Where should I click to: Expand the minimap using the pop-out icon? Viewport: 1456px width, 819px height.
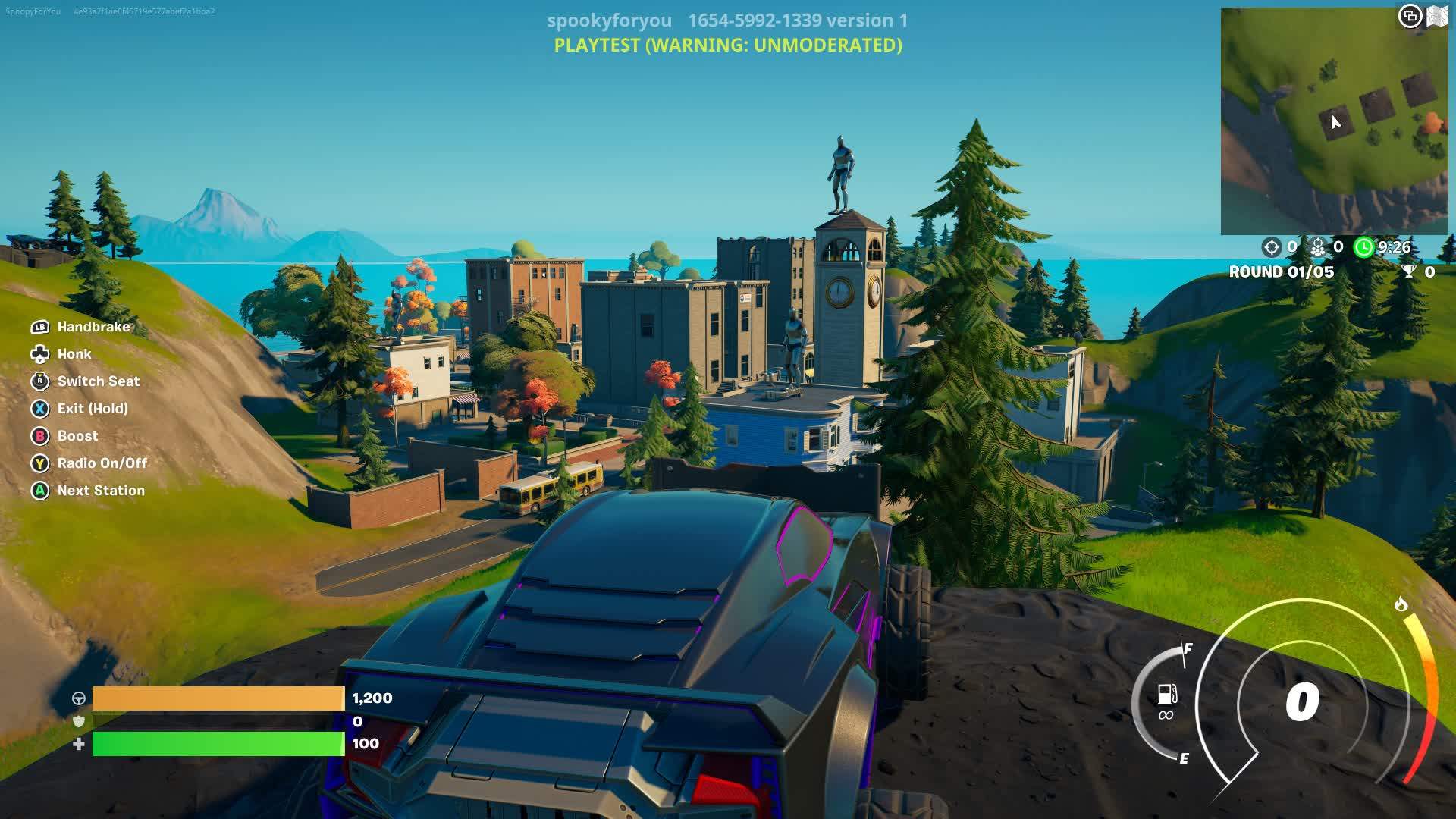(x=1410, y=15)
